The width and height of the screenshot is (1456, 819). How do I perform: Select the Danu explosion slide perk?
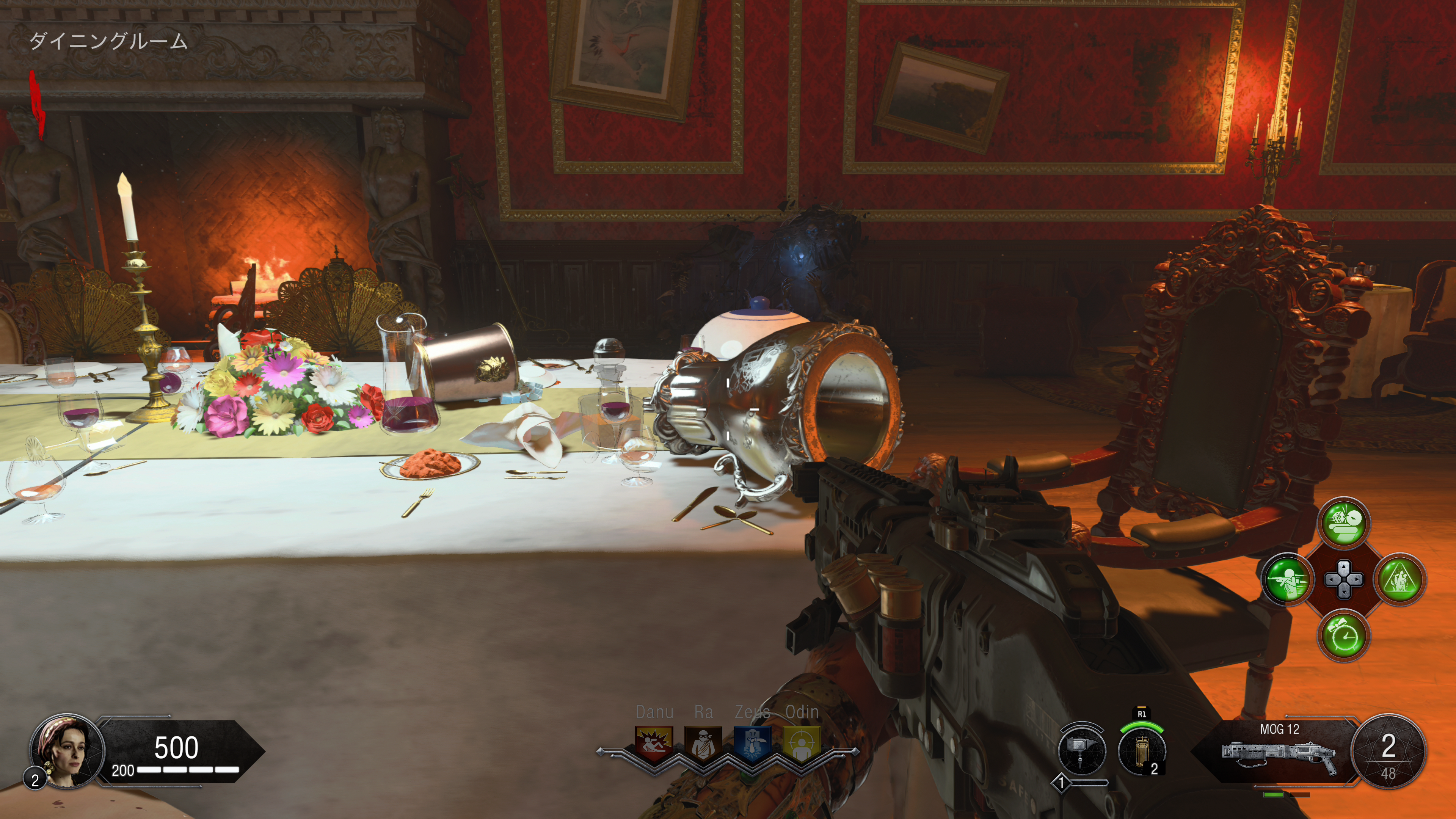pos(654,743)
